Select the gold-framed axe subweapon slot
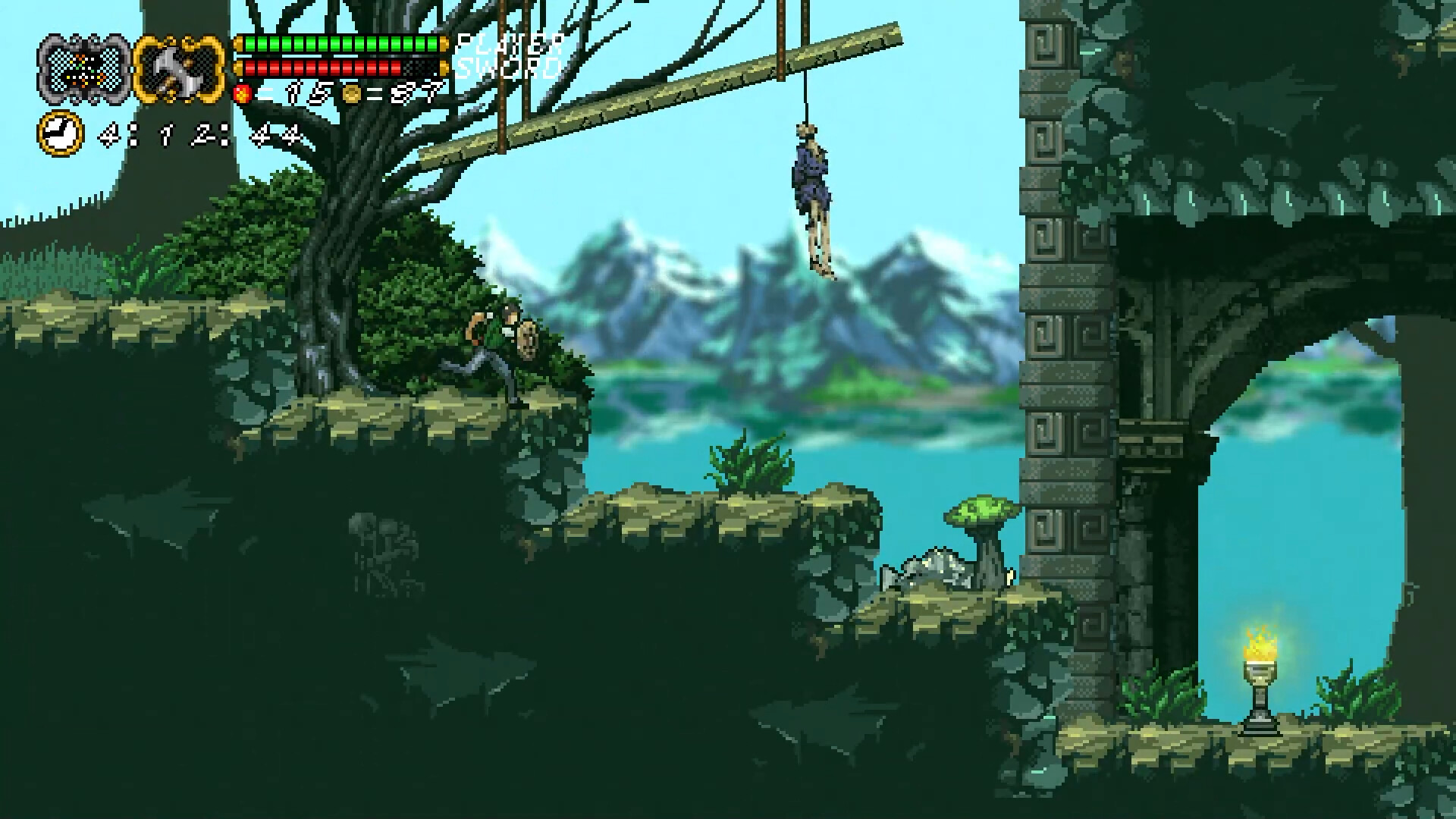This screenshot has height=819, width=1456. click(180, 67)
